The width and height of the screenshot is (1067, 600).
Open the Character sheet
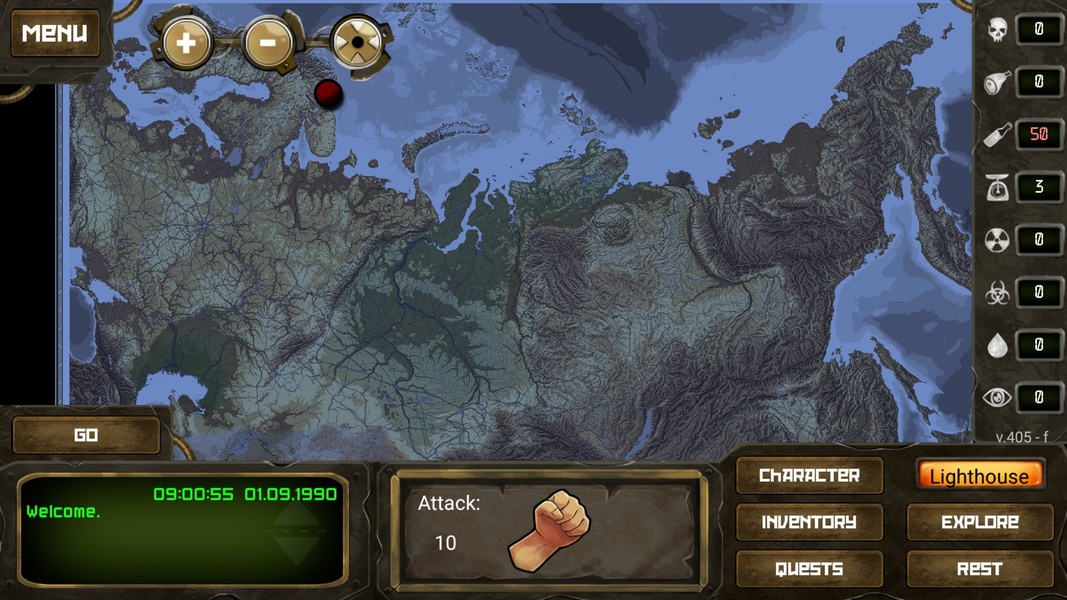point(809,476)
